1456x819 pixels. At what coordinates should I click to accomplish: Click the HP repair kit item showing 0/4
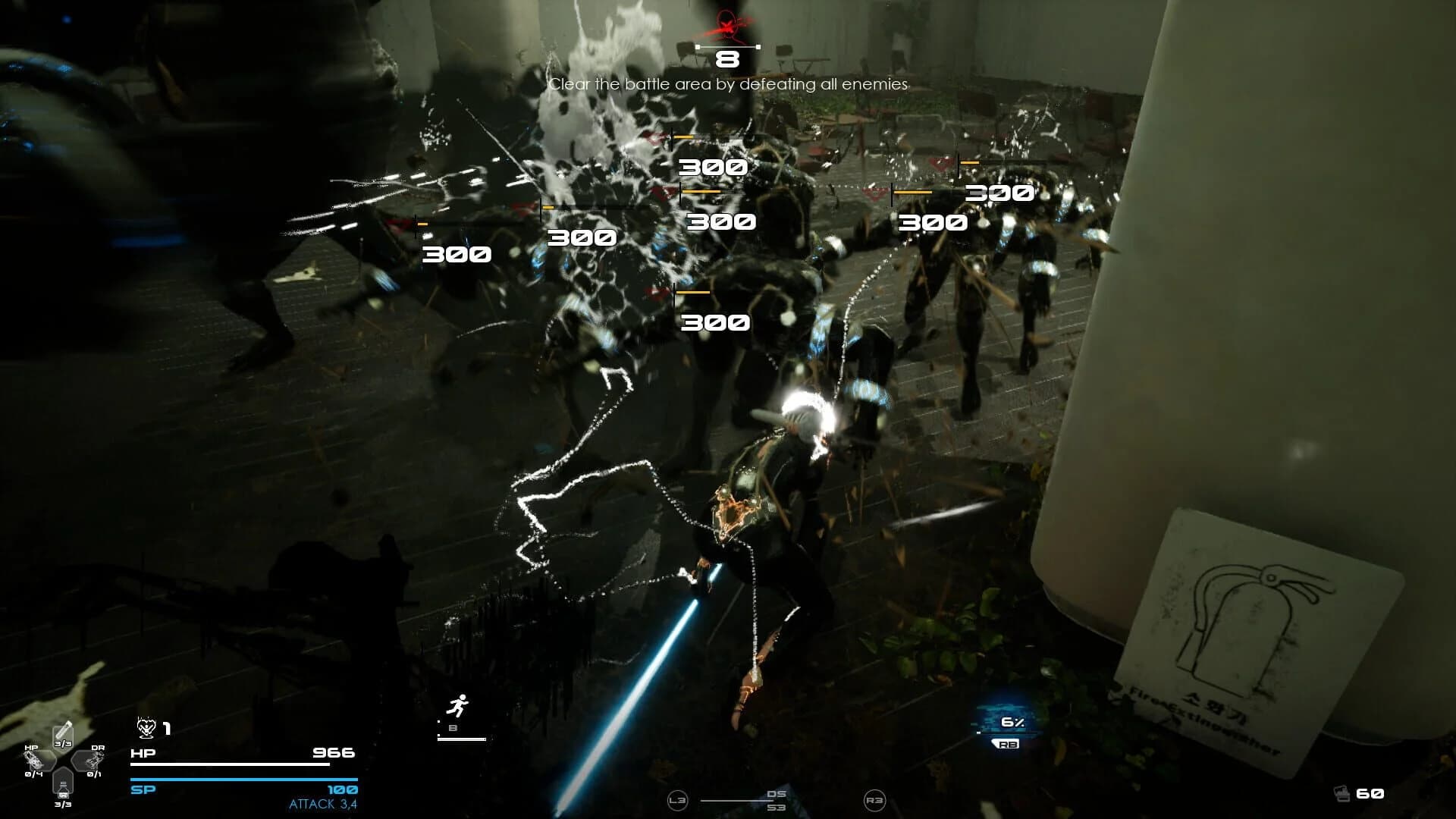[36, 761]
